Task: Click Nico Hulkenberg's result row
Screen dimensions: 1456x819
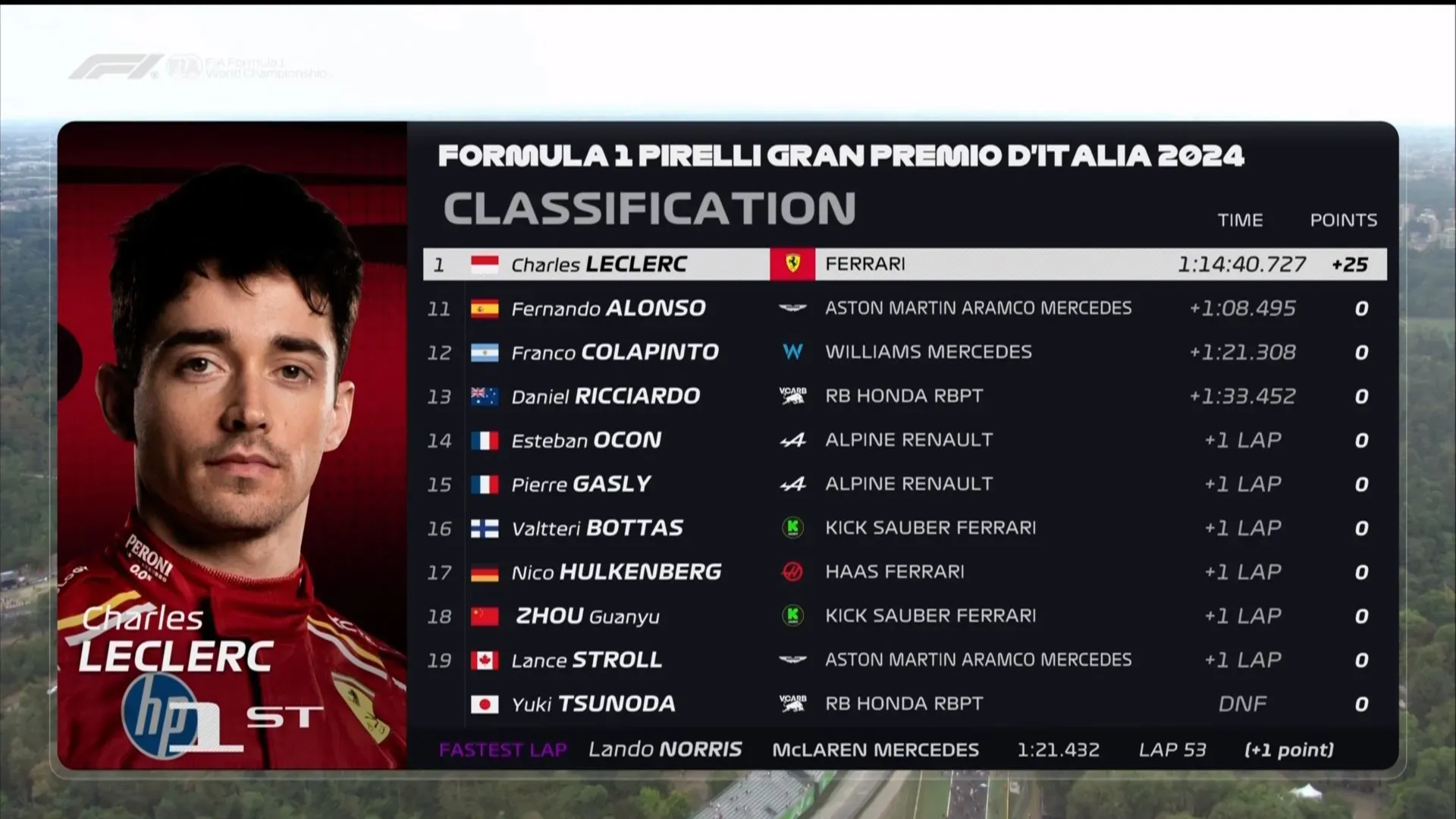Action: tap(902, 573)
